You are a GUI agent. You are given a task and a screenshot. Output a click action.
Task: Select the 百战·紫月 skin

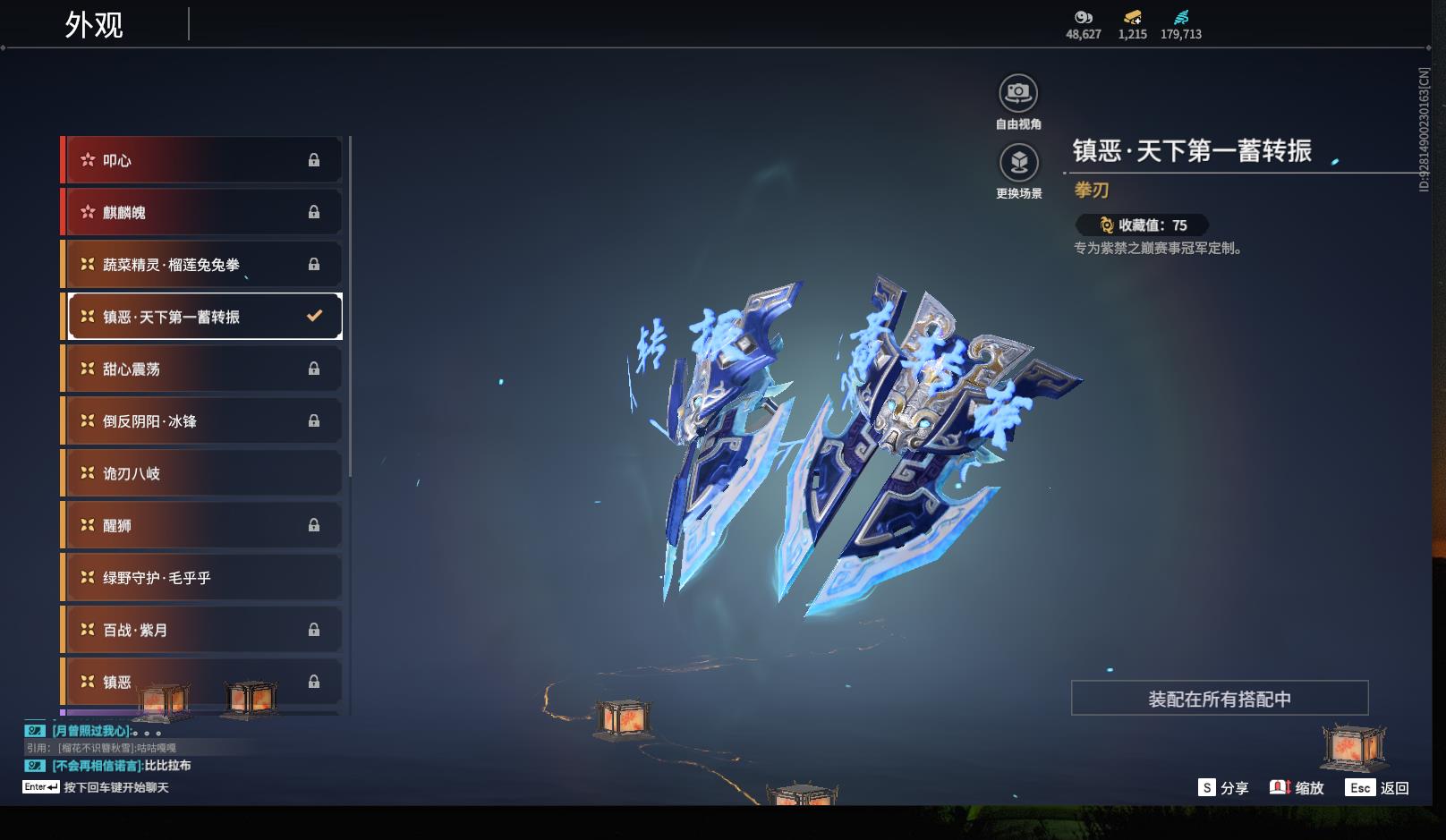202,630
